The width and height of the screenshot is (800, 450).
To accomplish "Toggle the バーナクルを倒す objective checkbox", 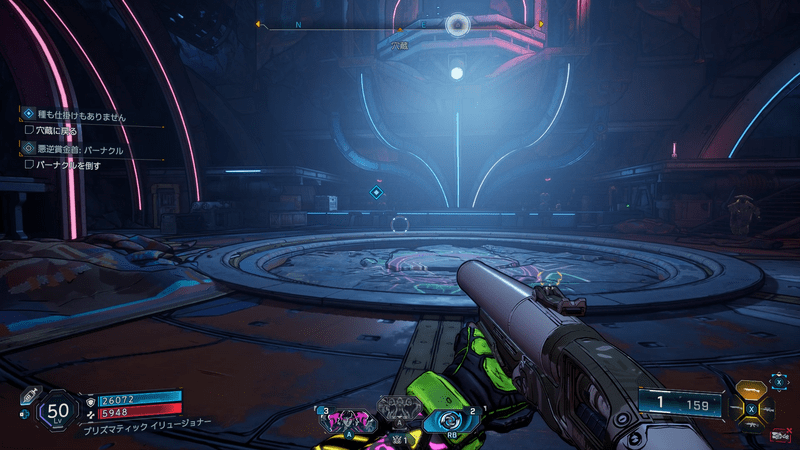I will tap(29, 164).
